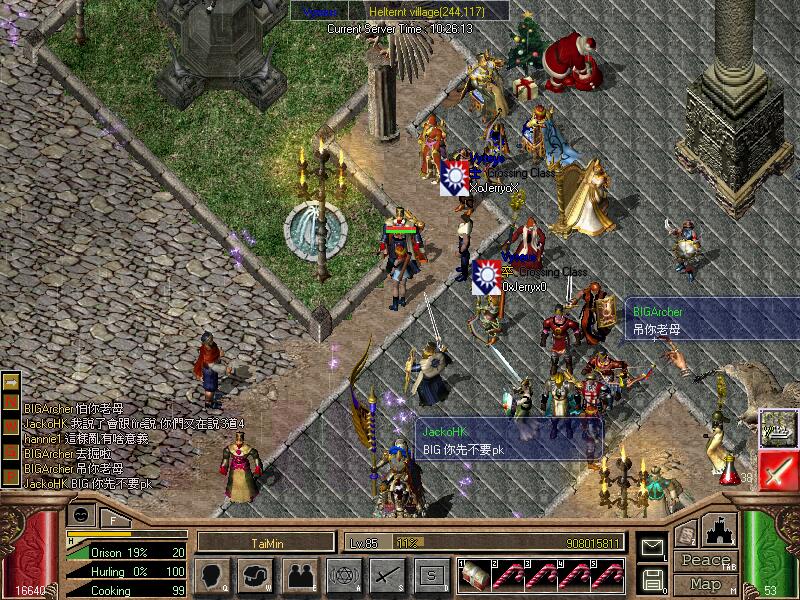Select the F tab above skill list
Viewport: 800px width, 600px height.
[x=114, y=519]
